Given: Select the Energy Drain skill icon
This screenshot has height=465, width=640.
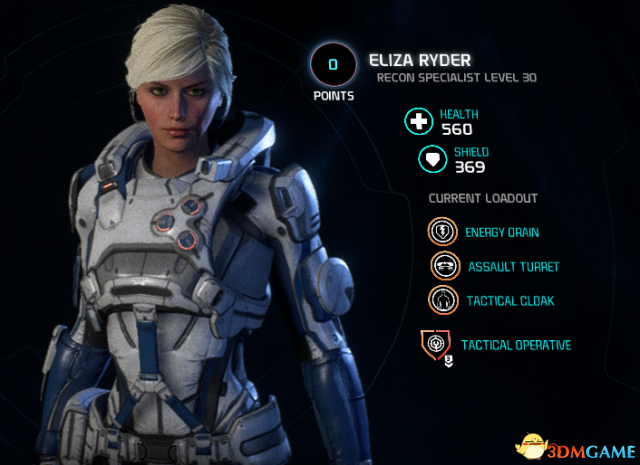Looking at the screenshot, I should click(x=443, y=232).
